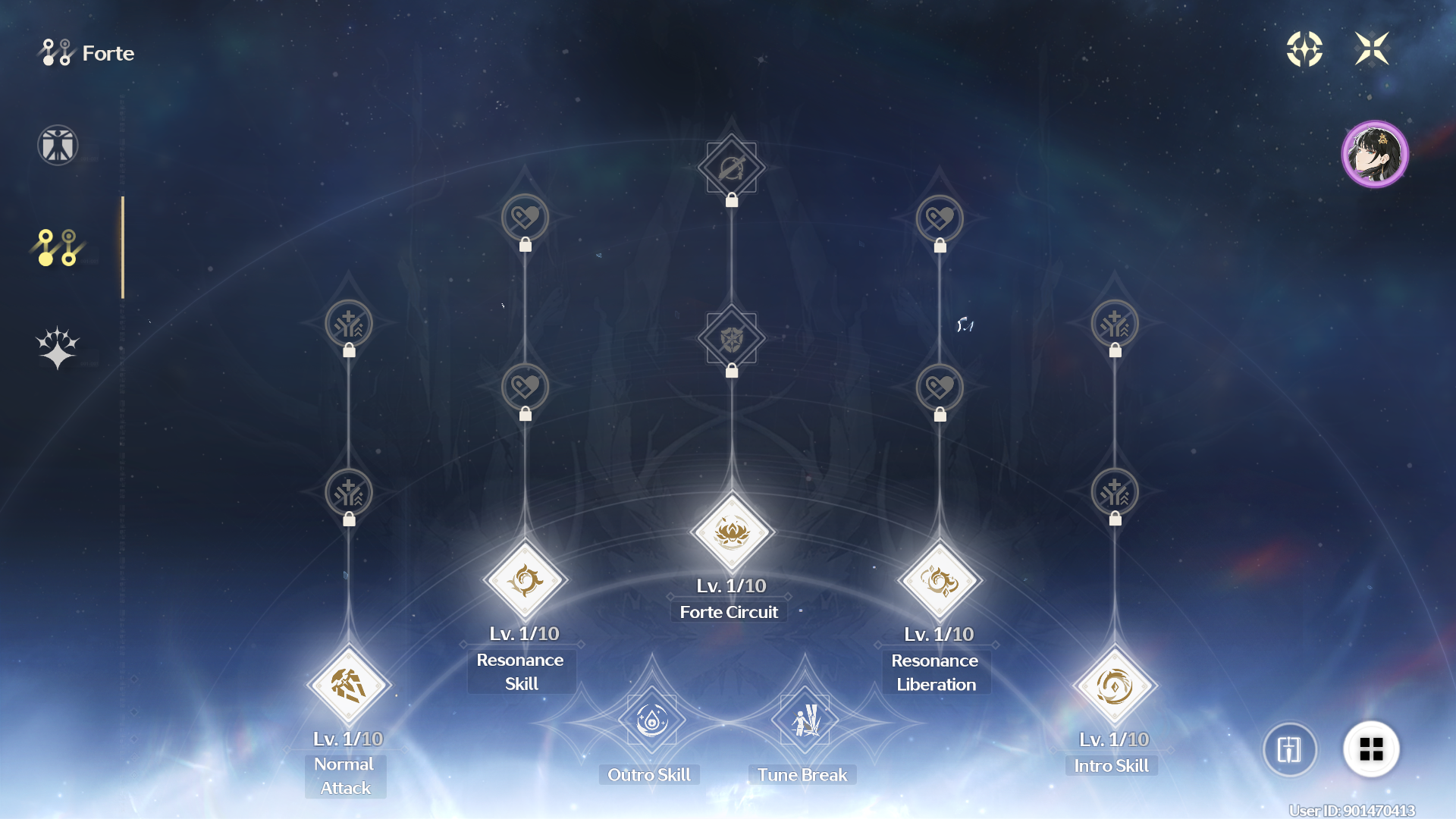Click the Lv. 1/10 label under Forte Circuit
The height and width of the screenshot is (819, 1456).
pos(729,585)
